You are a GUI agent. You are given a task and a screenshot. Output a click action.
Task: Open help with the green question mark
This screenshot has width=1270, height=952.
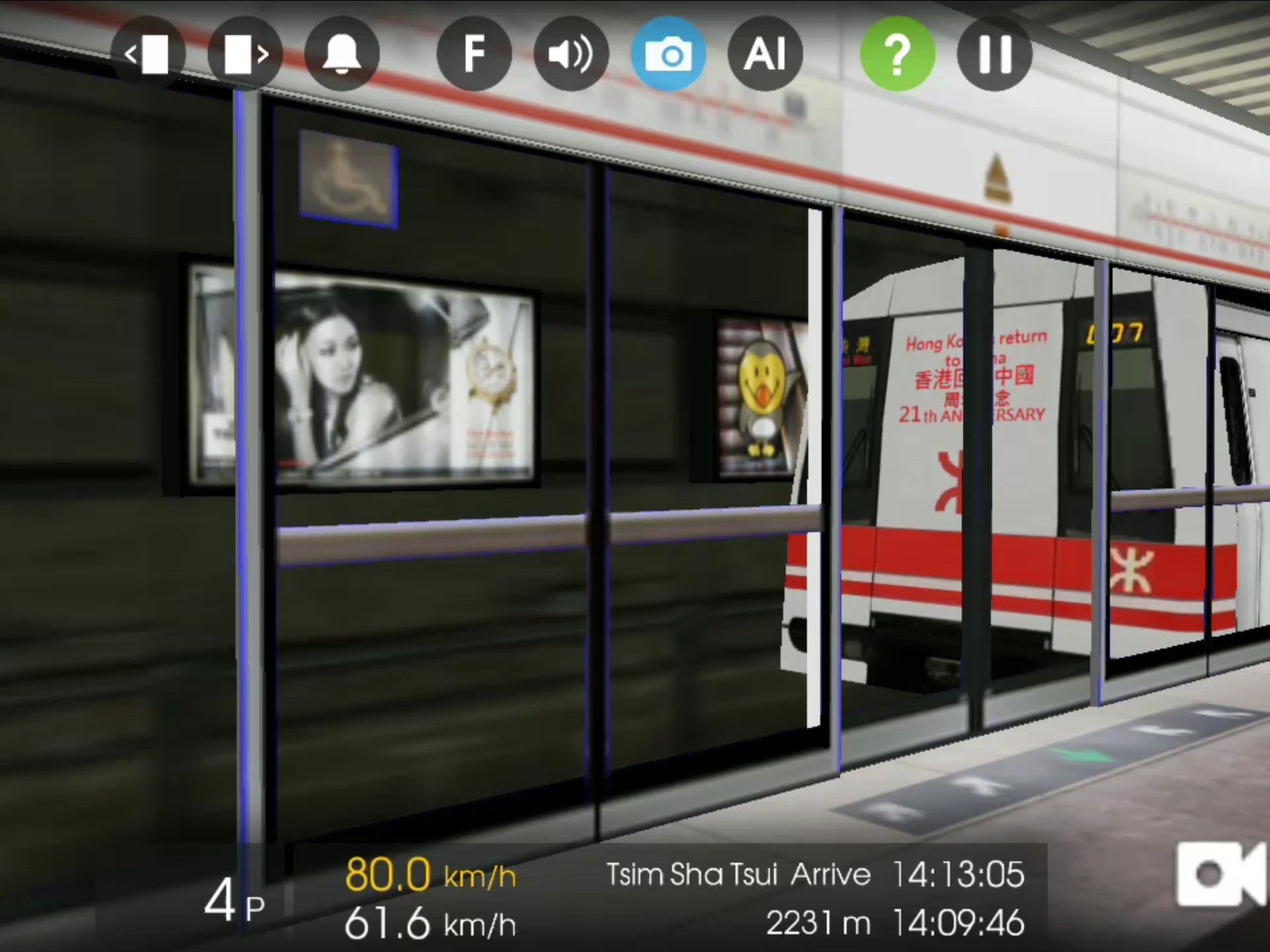click(897, 54)
